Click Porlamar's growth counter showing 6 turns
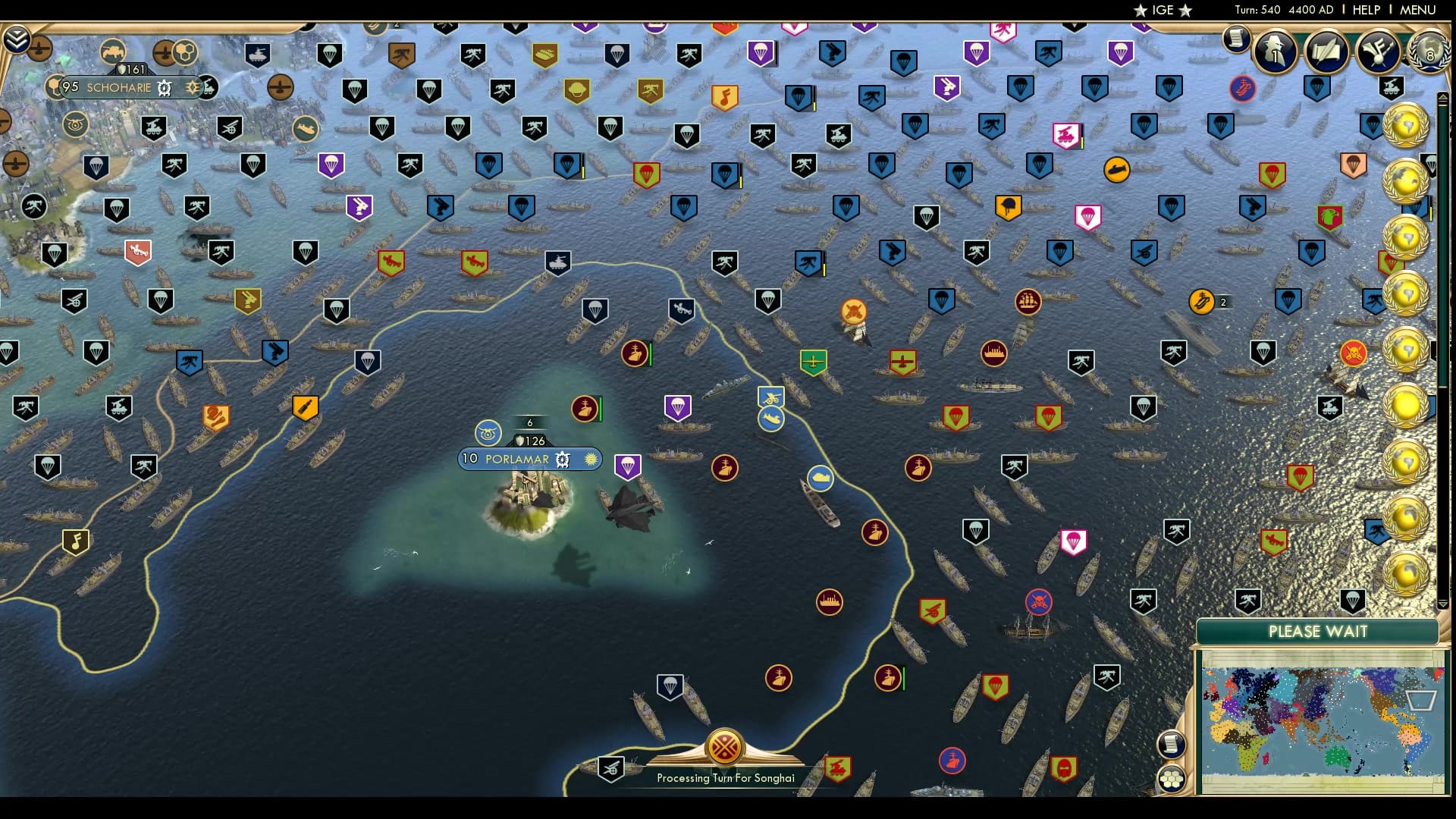This screenshot has height=819, width=1456. tap(529, 422)
